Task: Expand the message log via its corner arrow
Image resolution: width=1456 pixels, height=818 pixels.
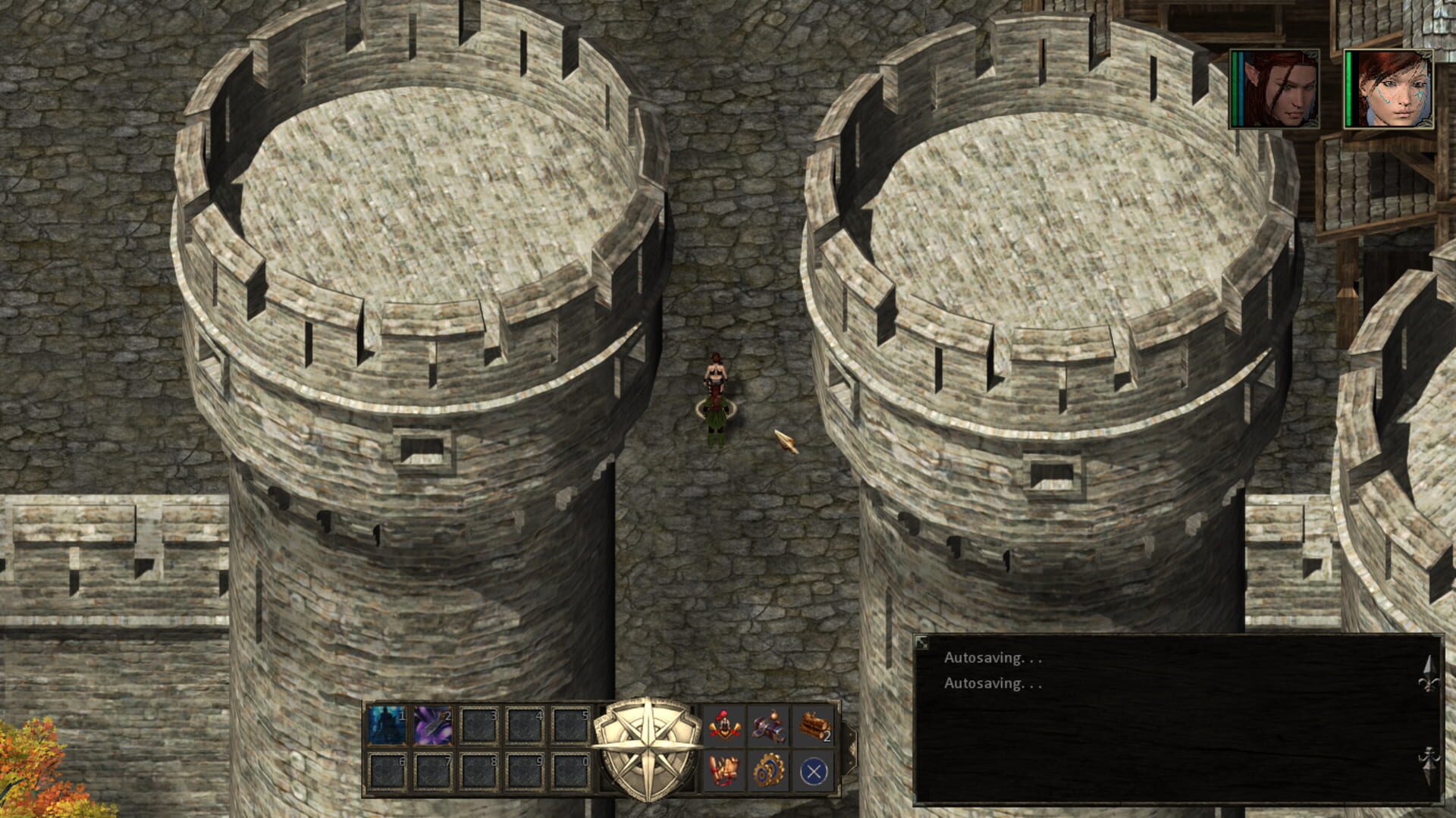Action: tap(920, 641)
